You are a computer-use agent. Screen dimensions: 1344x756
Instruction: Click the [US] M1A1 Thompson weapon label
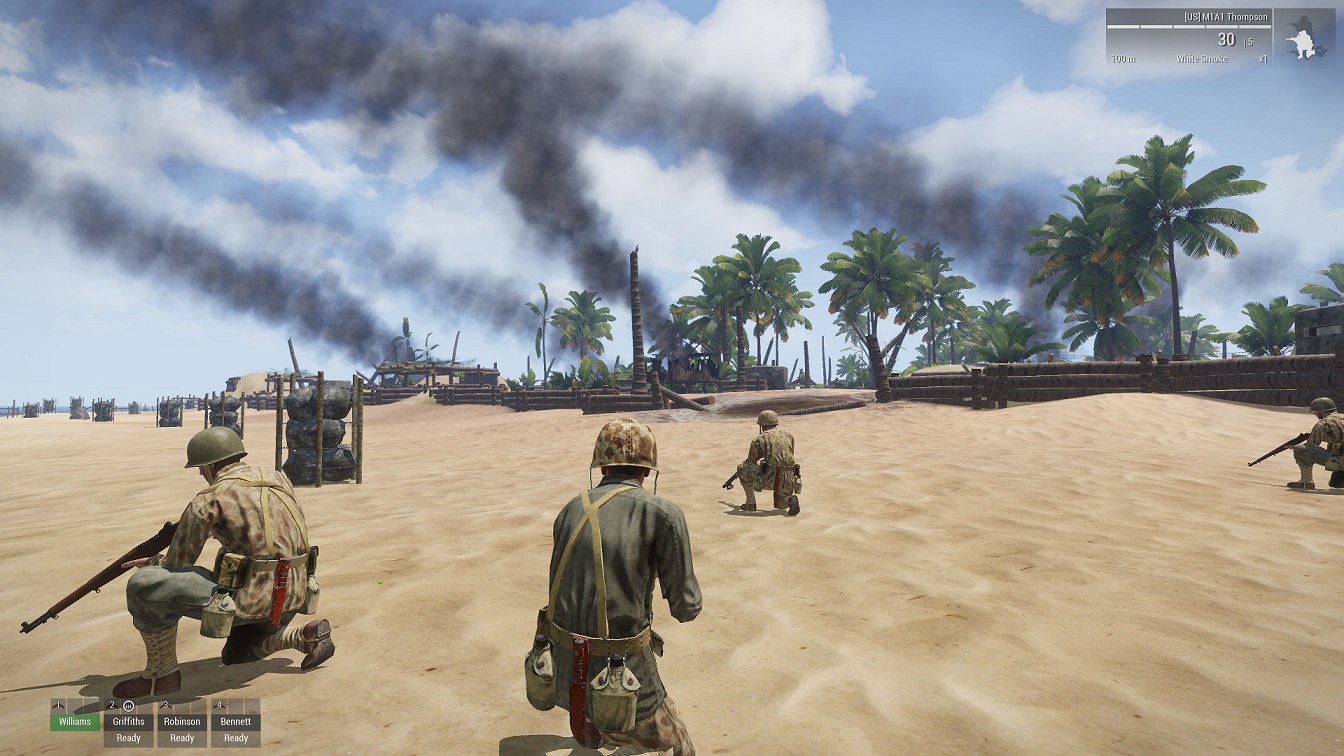tap(1226, 17)
